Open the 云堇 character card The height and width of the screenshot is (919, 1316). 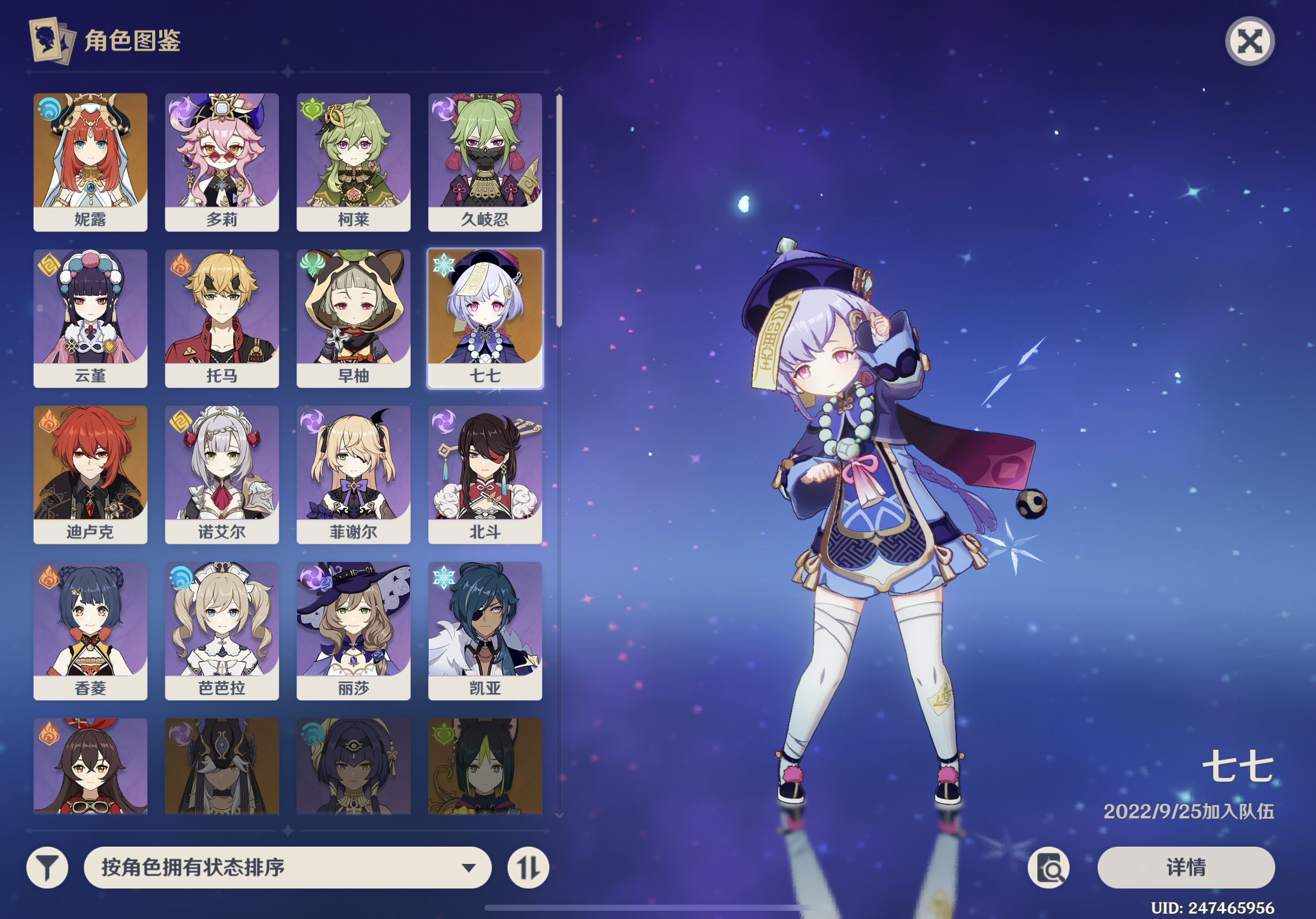90,318
